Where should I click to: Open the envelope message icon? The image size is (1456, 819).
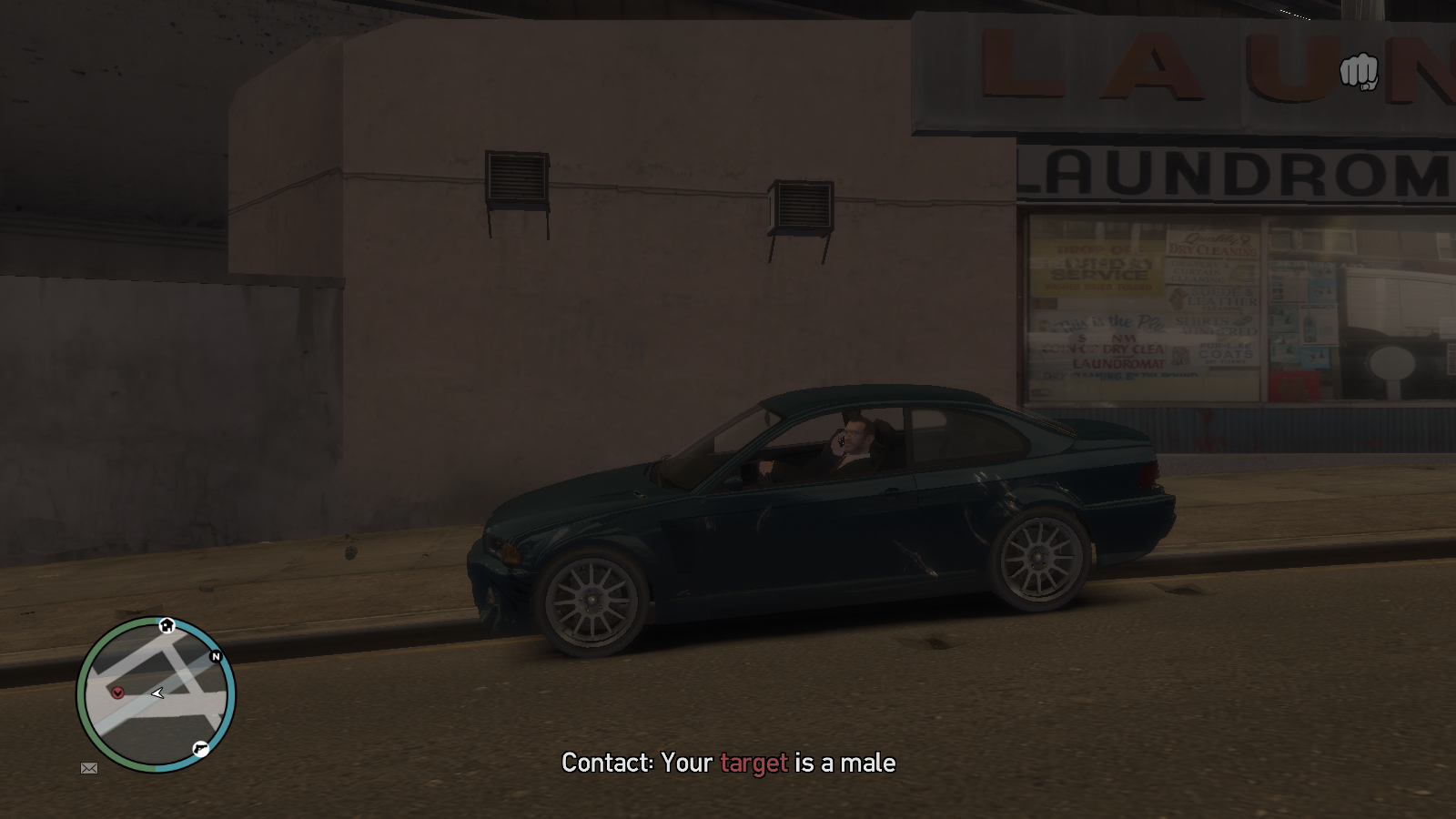(x=89, y=768)
